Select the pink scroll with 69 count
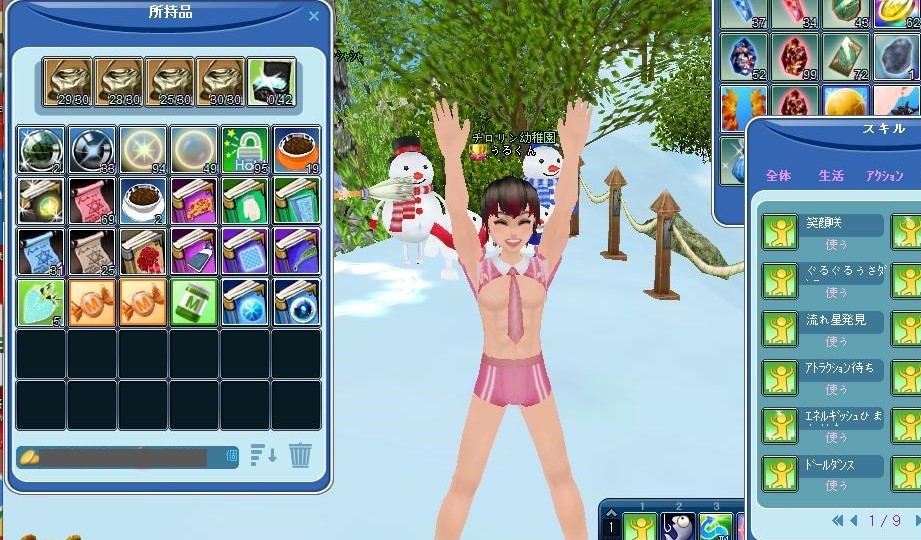This screenshot has width=921, height=540. (92, 201)
